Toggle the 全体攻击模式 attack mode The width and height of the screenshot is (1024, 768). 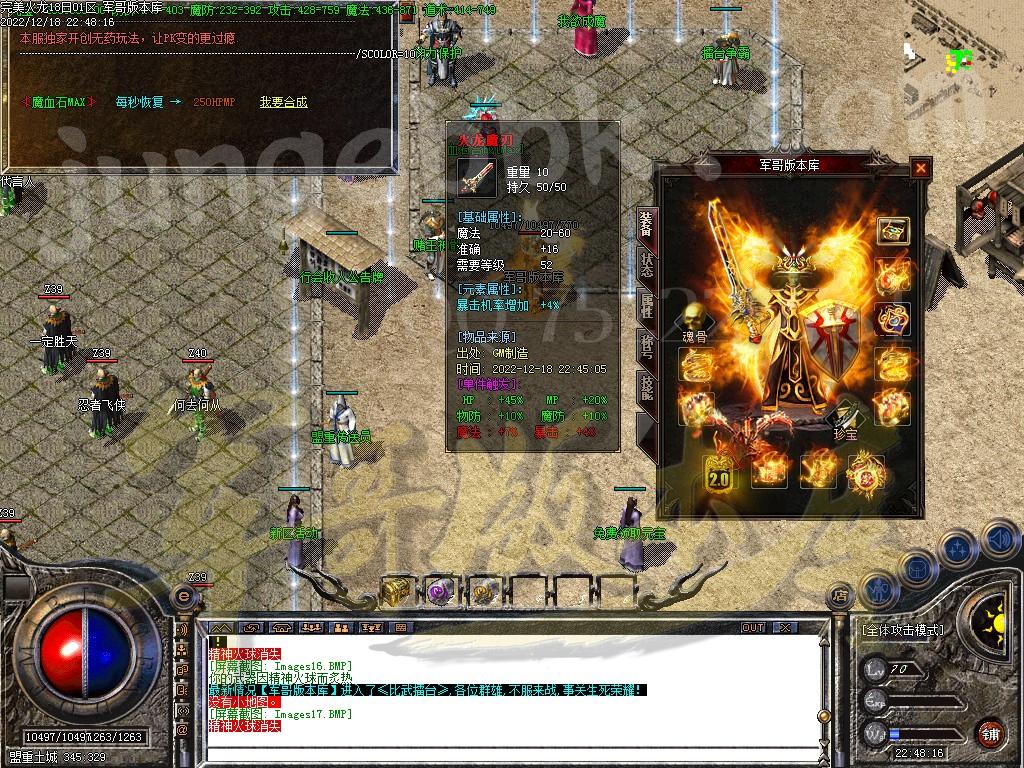pyautogui.click(x=902, y=630)
